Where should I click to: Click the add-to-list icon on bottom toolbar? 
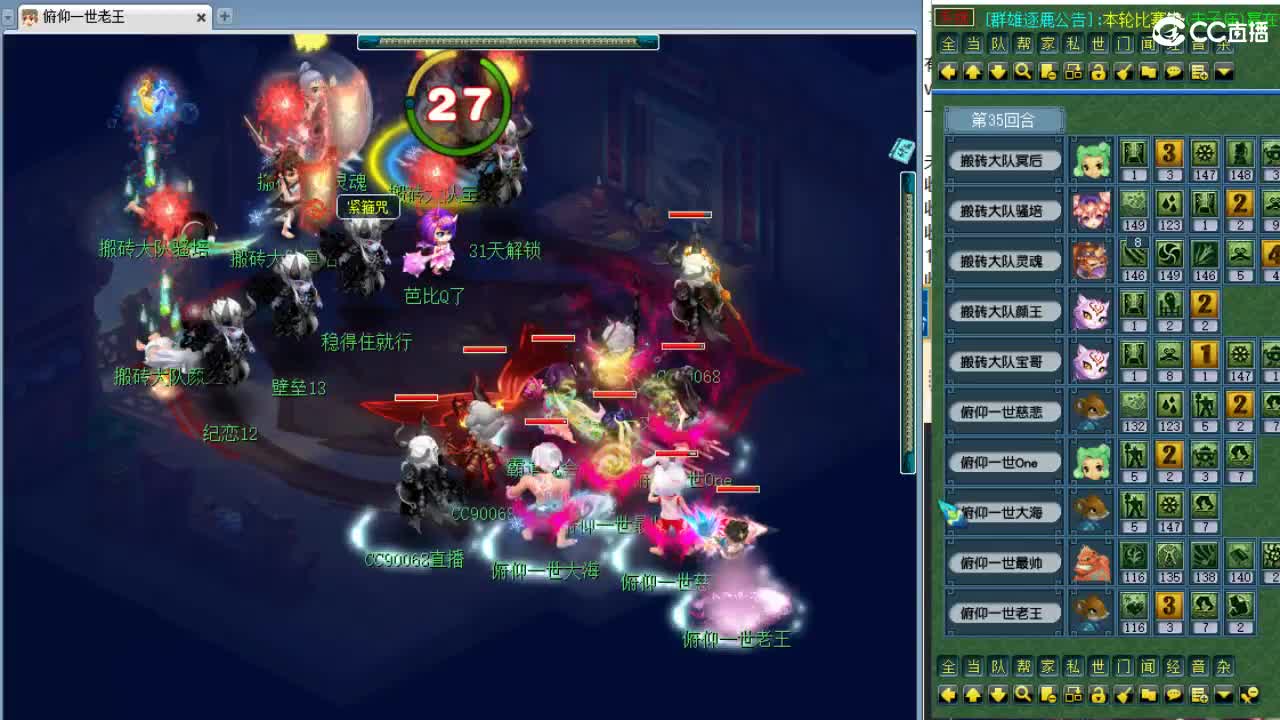[1198, 694]
